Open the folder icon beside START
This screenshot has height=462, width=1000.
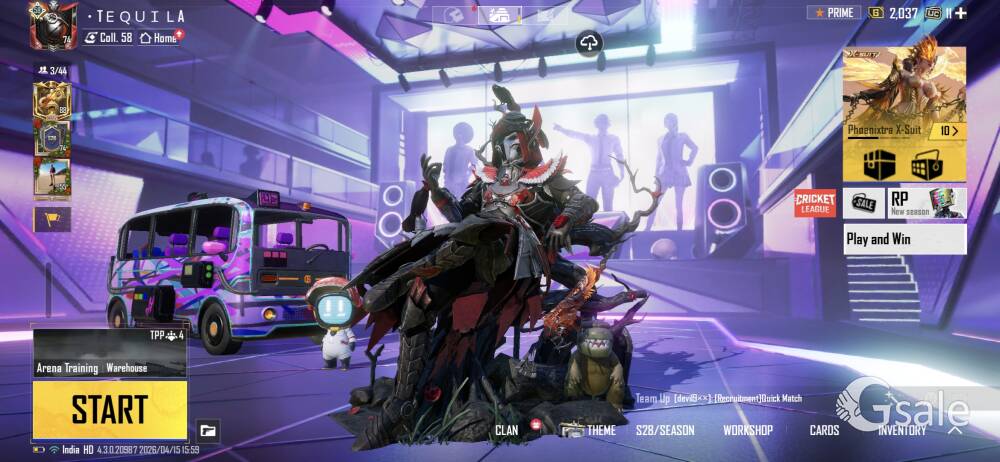pos(208,430)
